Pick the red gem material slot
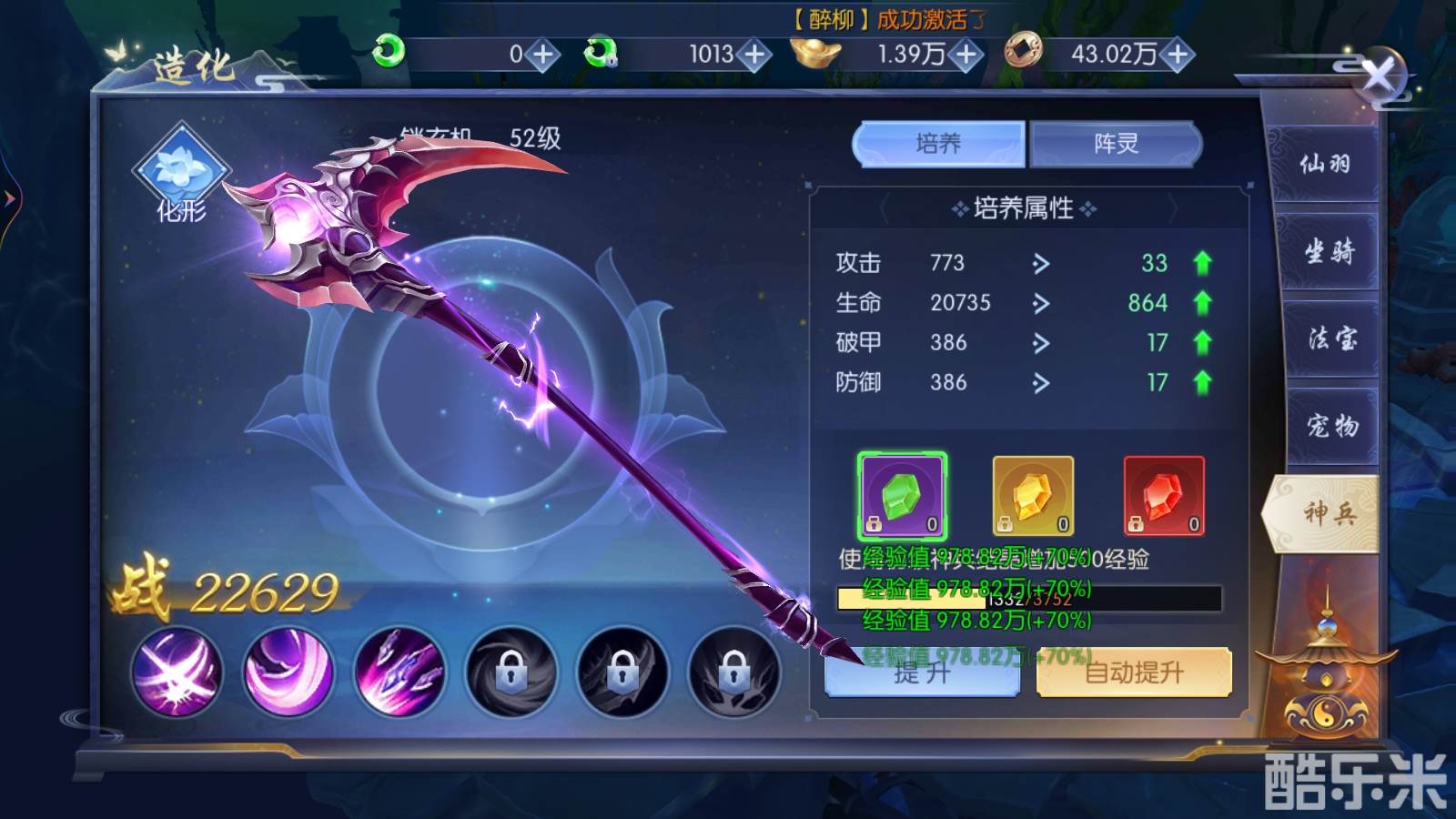Viewport: 1456px width, 819px height. pos(1164,497)
